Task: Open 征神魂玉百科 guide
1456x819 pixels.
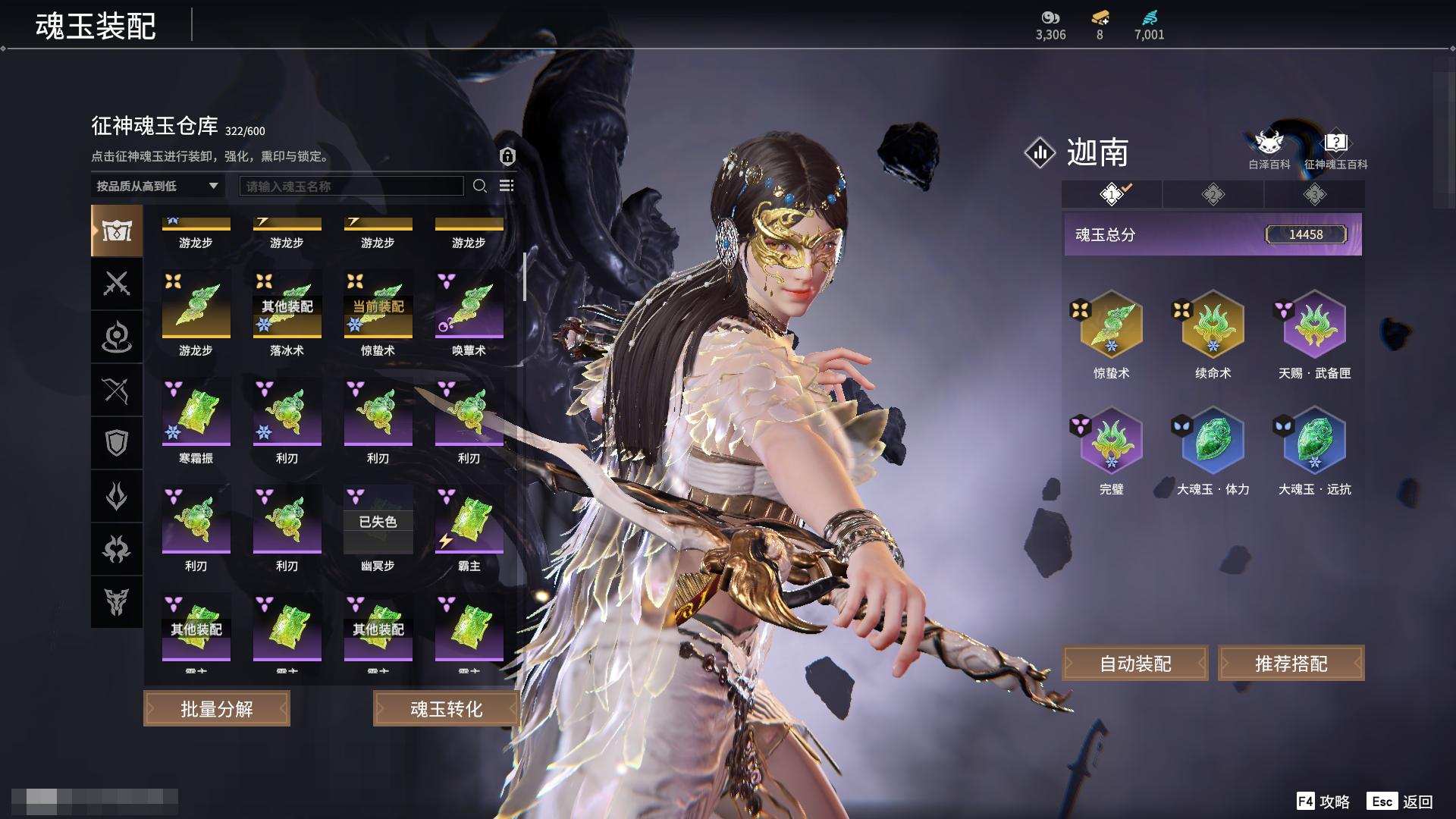Action: [1335, 149]
